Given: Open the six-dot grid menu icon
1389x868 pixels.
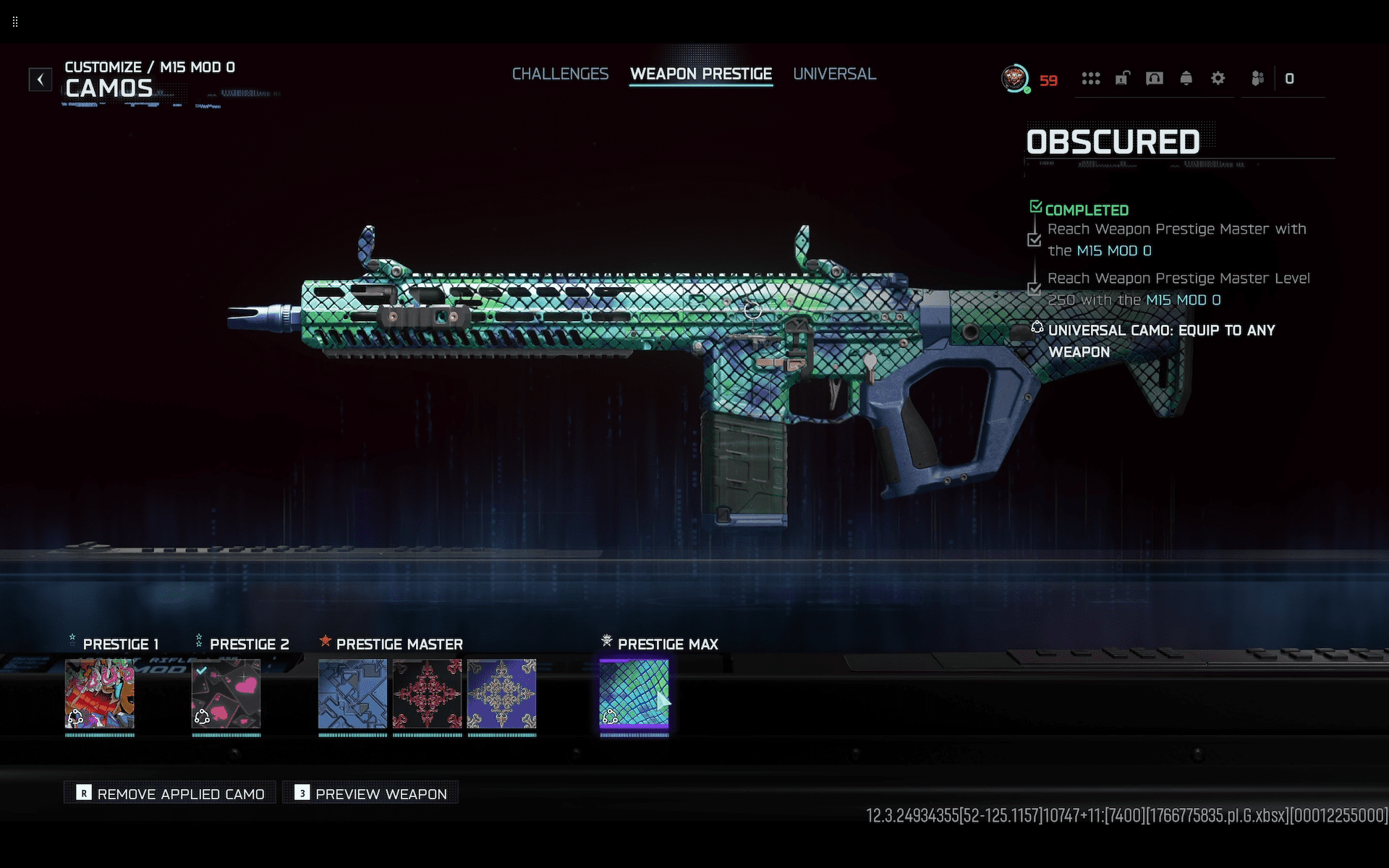Looking at the screenshot, I should point(1090,78).
